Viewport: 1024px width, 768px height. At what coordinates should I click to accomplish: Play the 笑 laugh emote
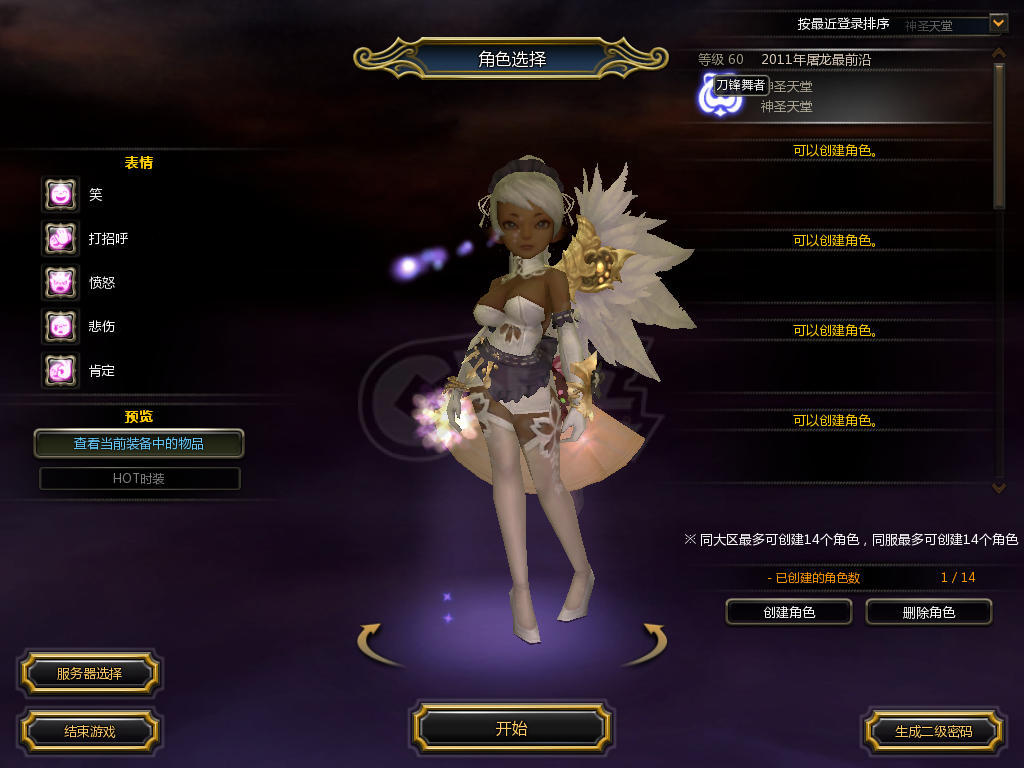coord(60,194)
